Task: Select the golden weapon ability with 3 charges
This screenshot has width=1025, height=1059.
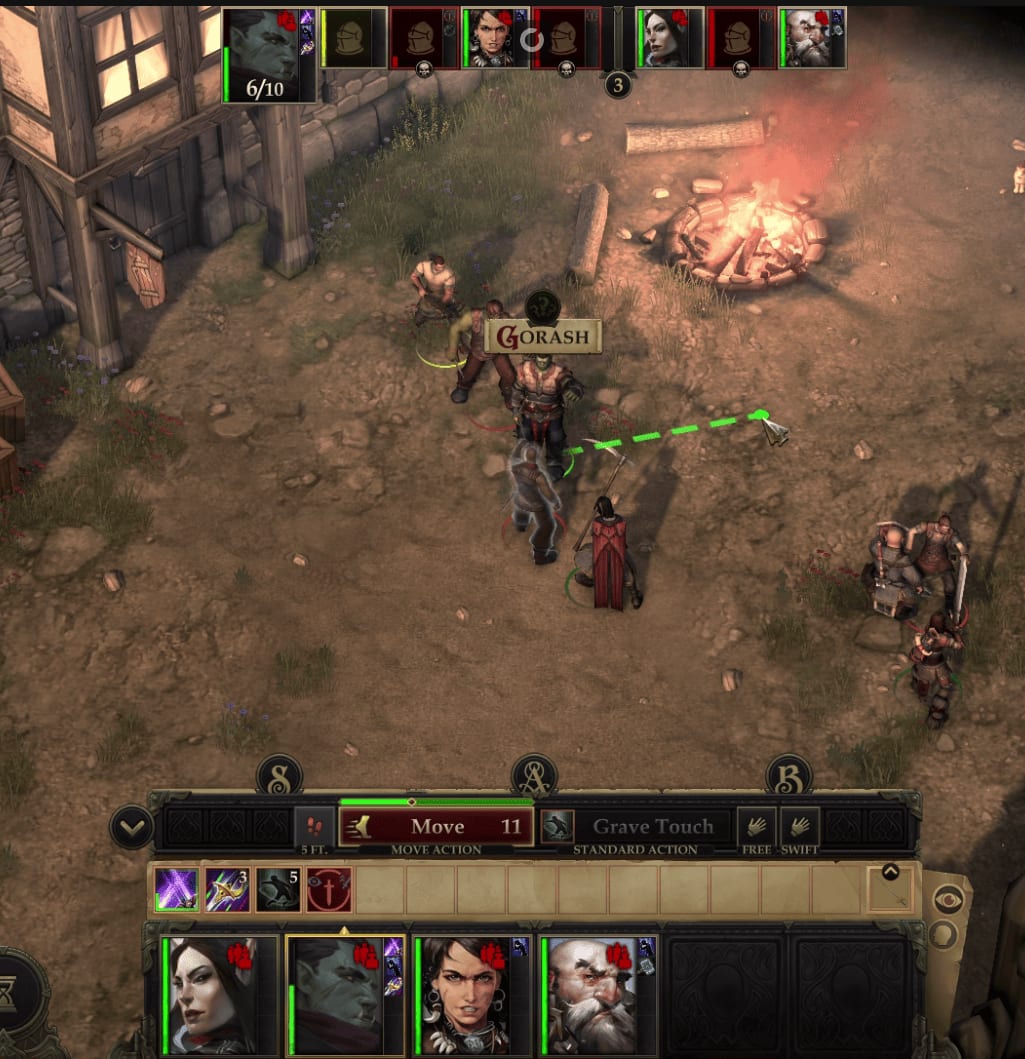Action: click(227, 890)
